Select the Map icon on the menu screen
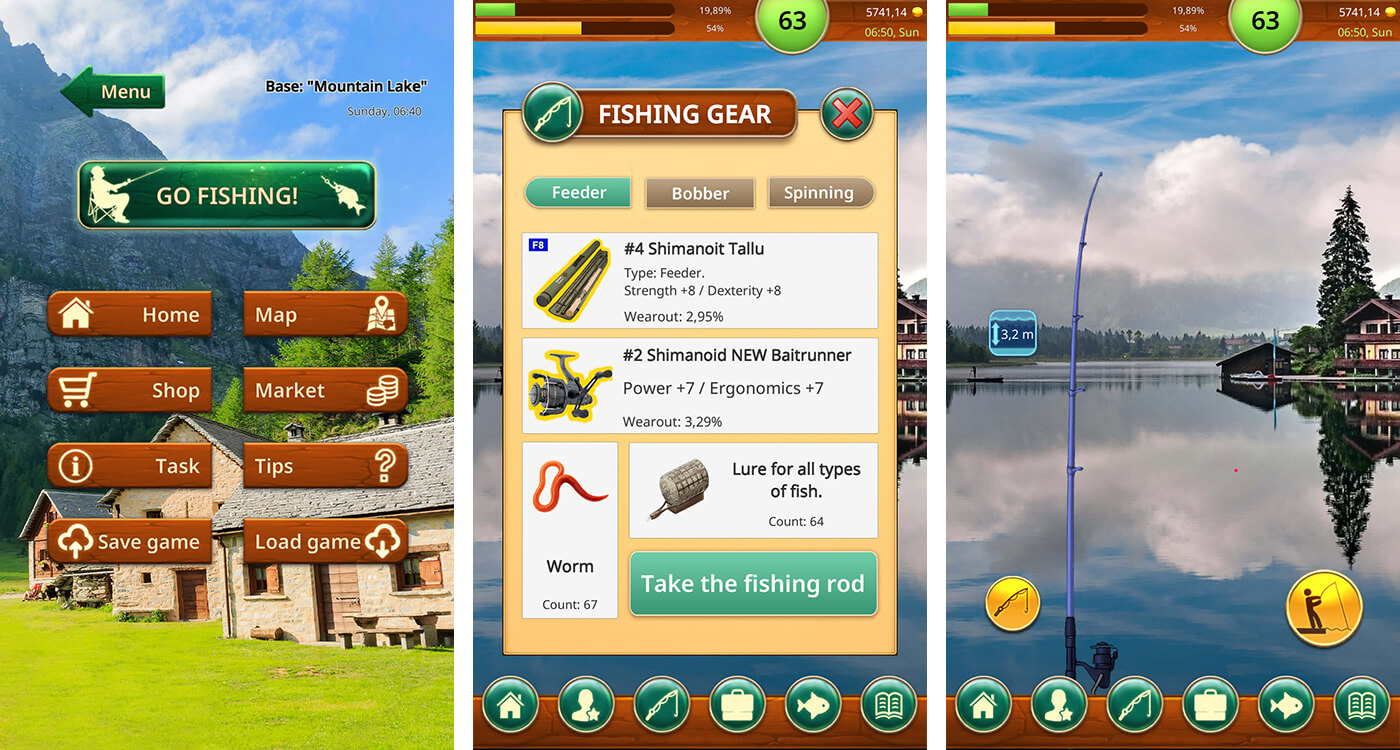This screenshot has width=1400, height=750. pos(326,314)
